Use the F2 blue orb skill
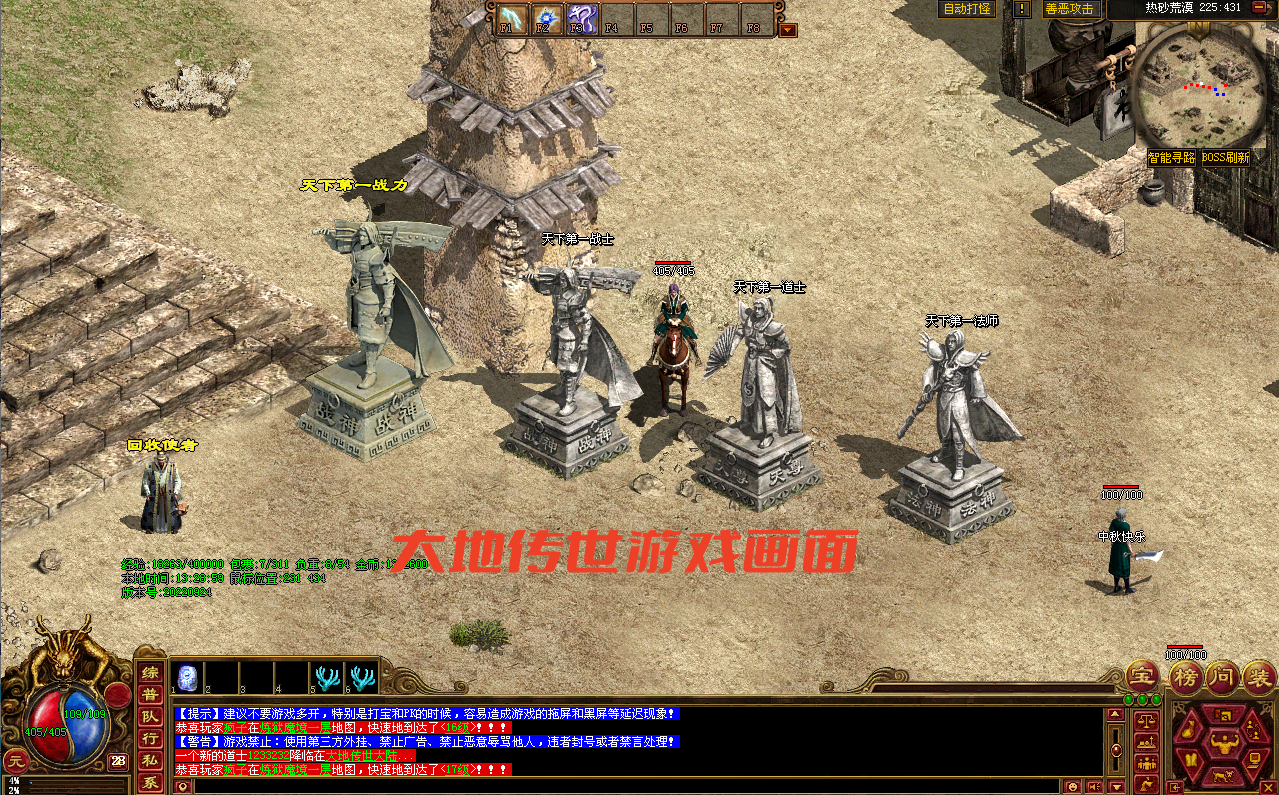1279x795 pixels. point(546,19)
